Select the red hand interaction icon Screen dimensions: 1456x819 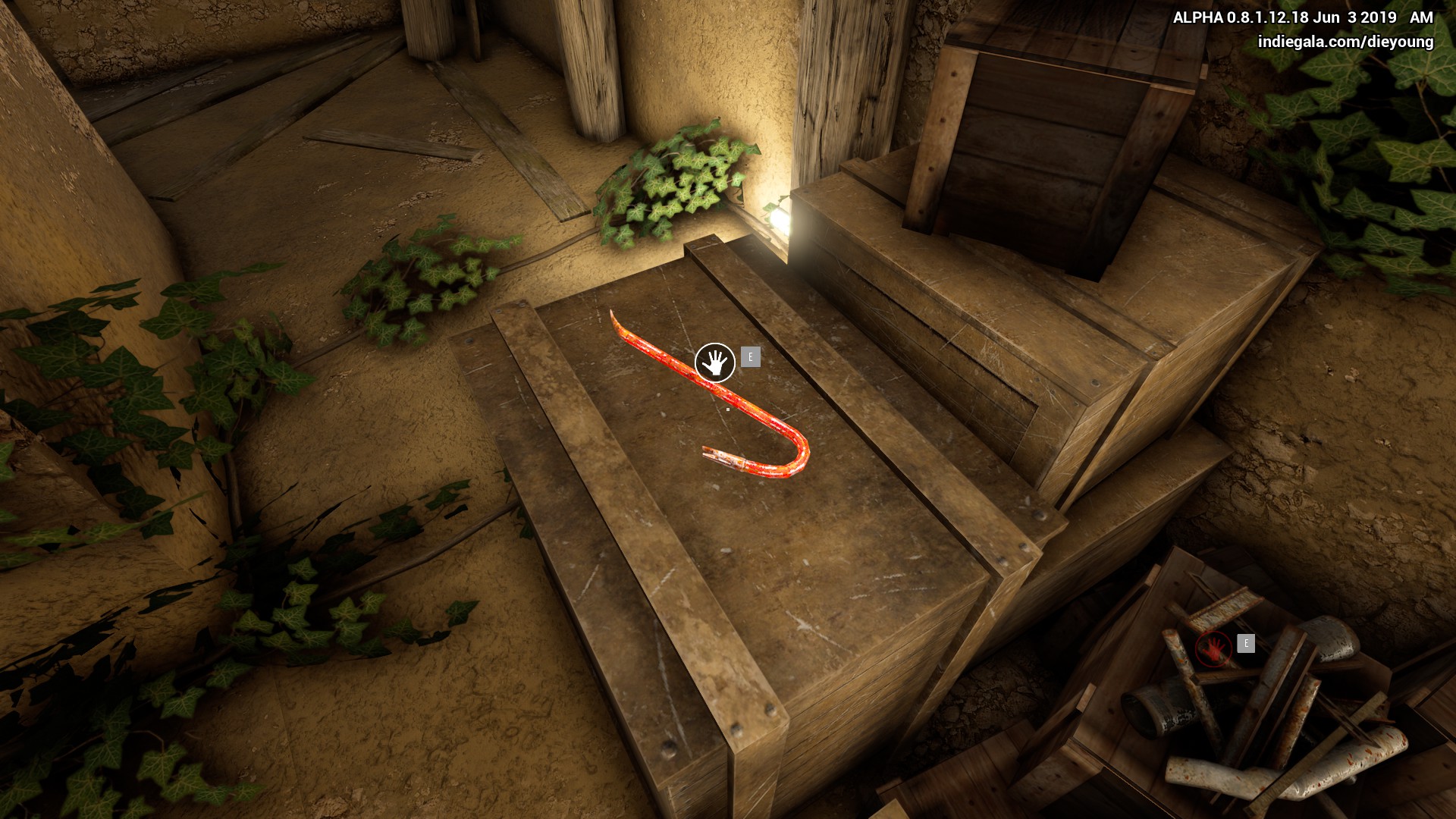pos(1213,649)
